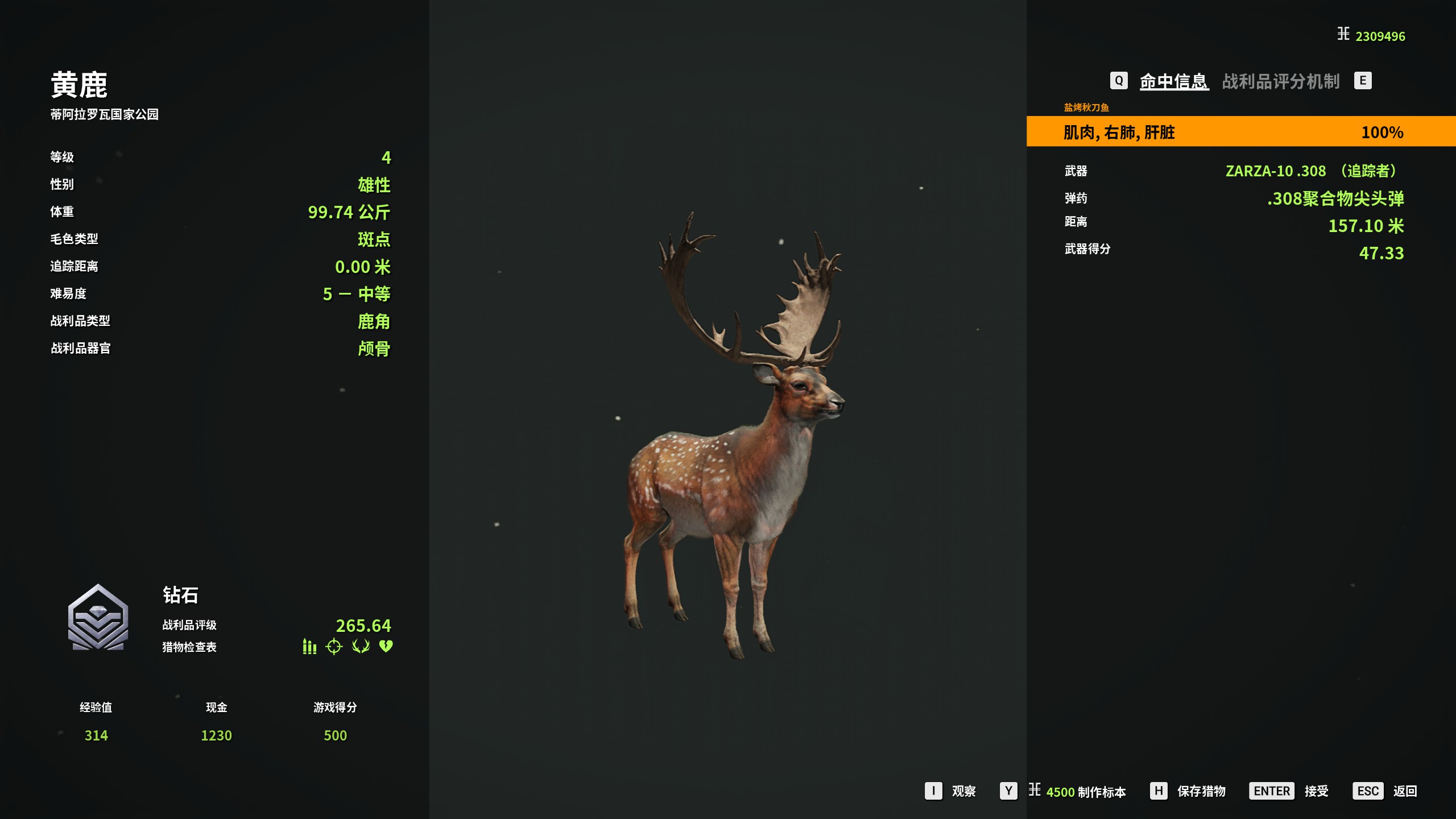Viewport: 1456px width, 819px height.
Task: Click the crosshair icon in 猎物检查表
Action: pyautogui.click(x=334, y=647)
